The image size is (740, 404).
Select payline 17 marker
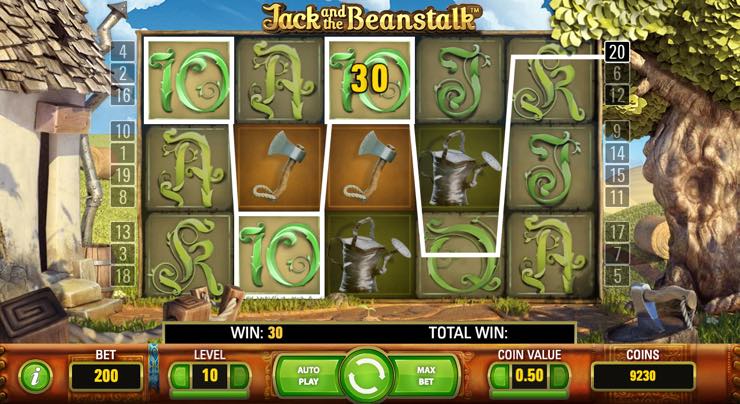tap(617, 232)
